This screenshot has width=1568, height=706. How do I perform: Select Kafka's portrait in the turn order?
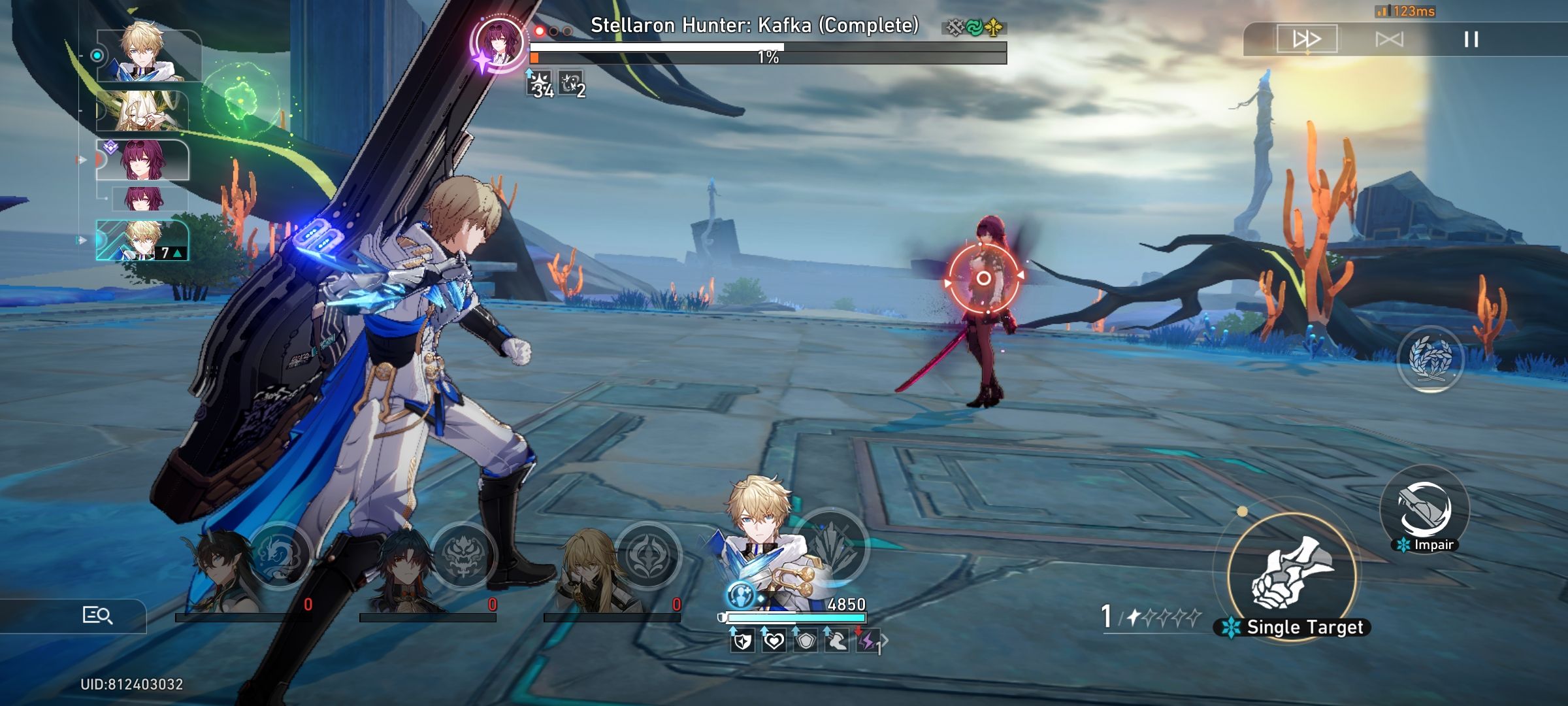pos(143,160)
